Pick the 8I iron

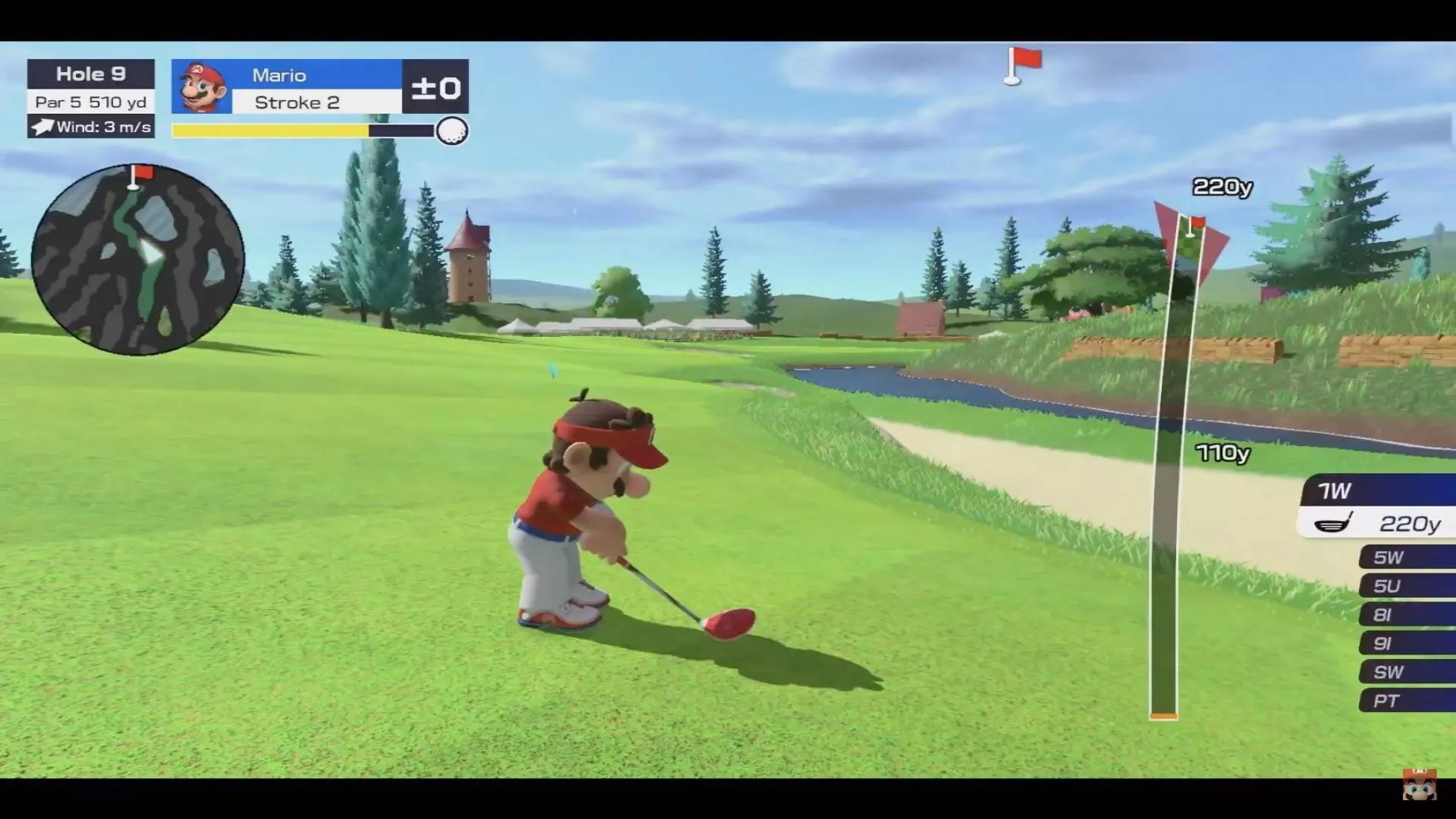pos(1407,615)
